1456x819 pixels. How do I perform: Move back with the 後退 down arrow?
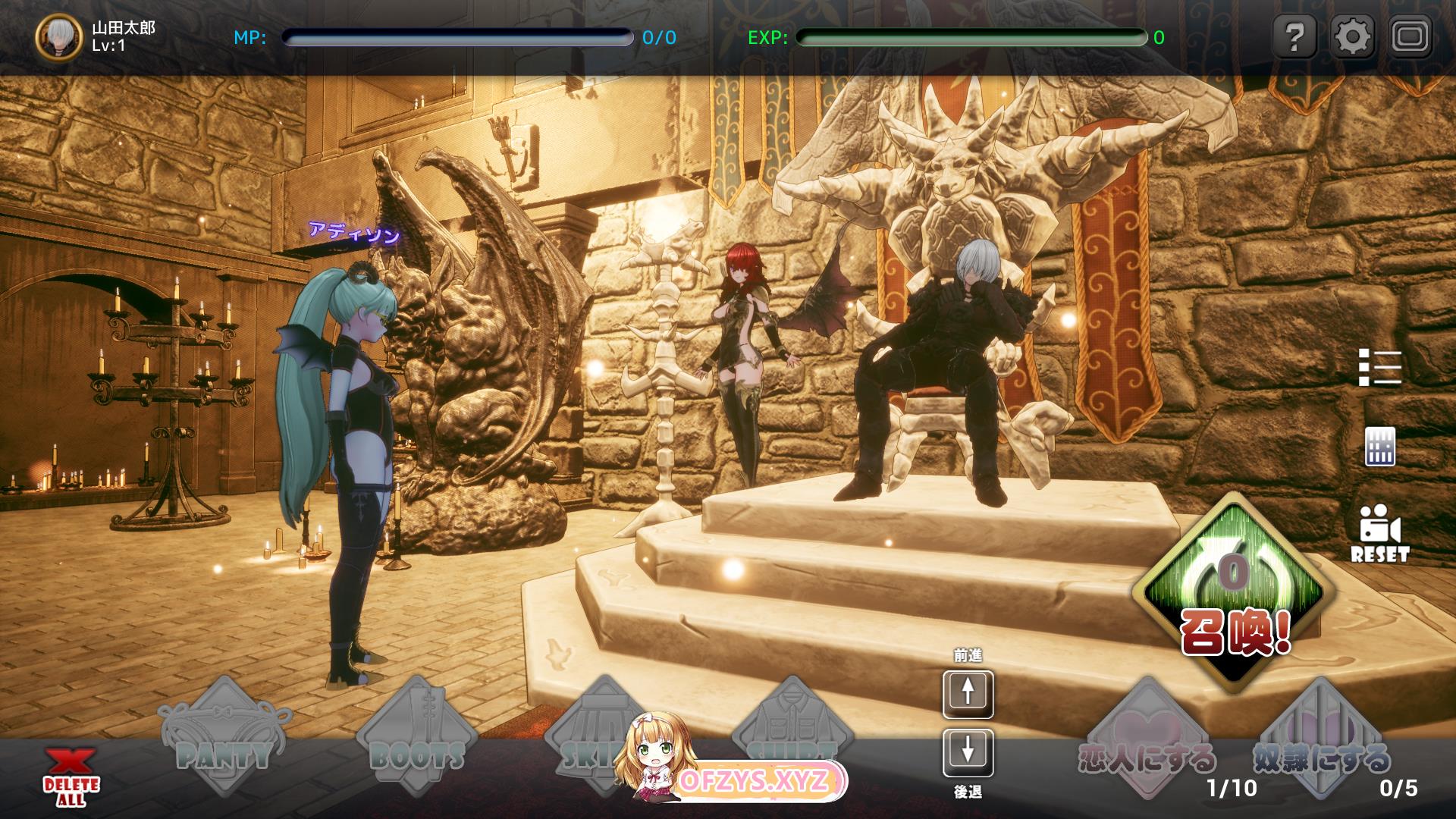(x=968, y=753)
